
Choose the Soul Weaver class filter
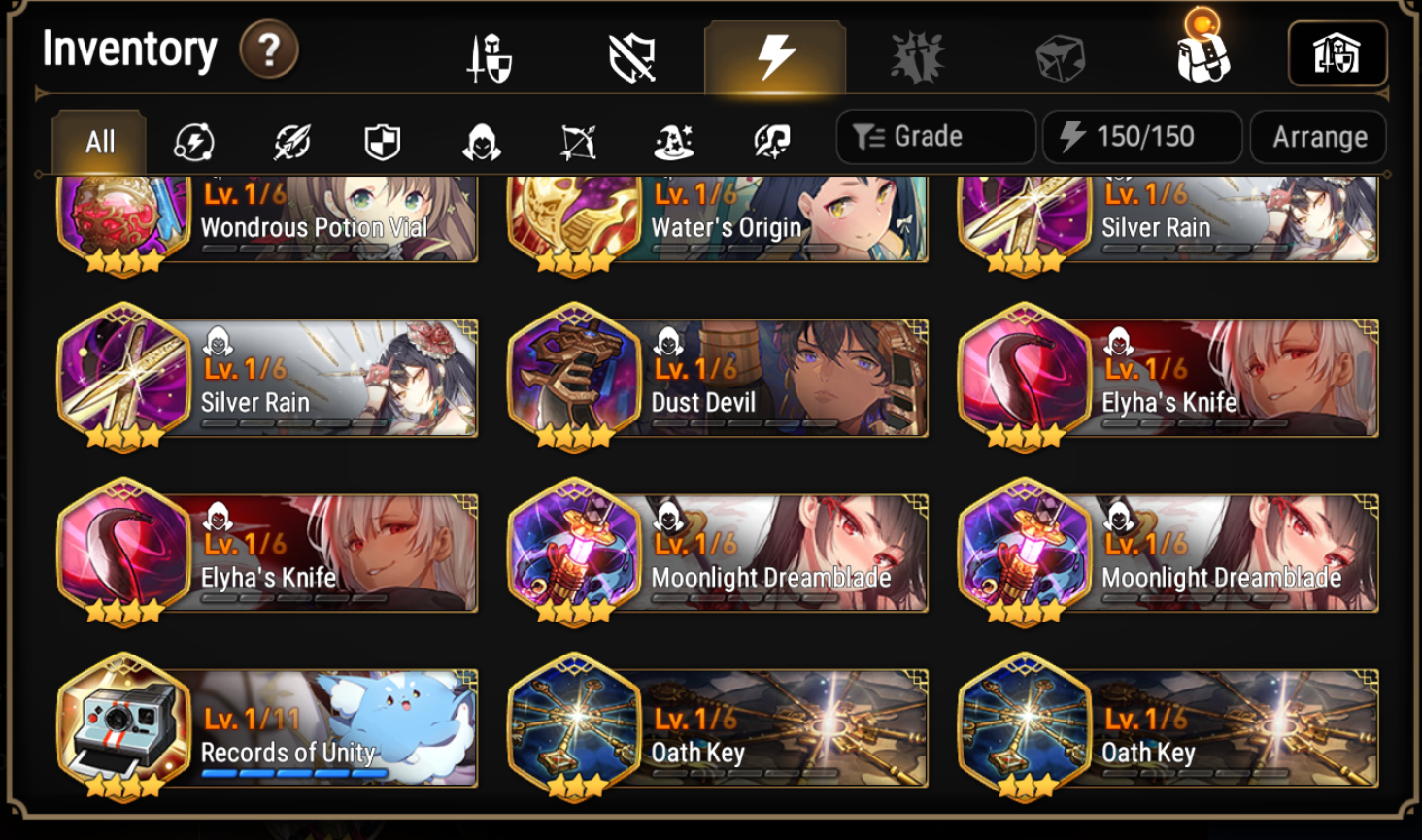pos(770,140)
